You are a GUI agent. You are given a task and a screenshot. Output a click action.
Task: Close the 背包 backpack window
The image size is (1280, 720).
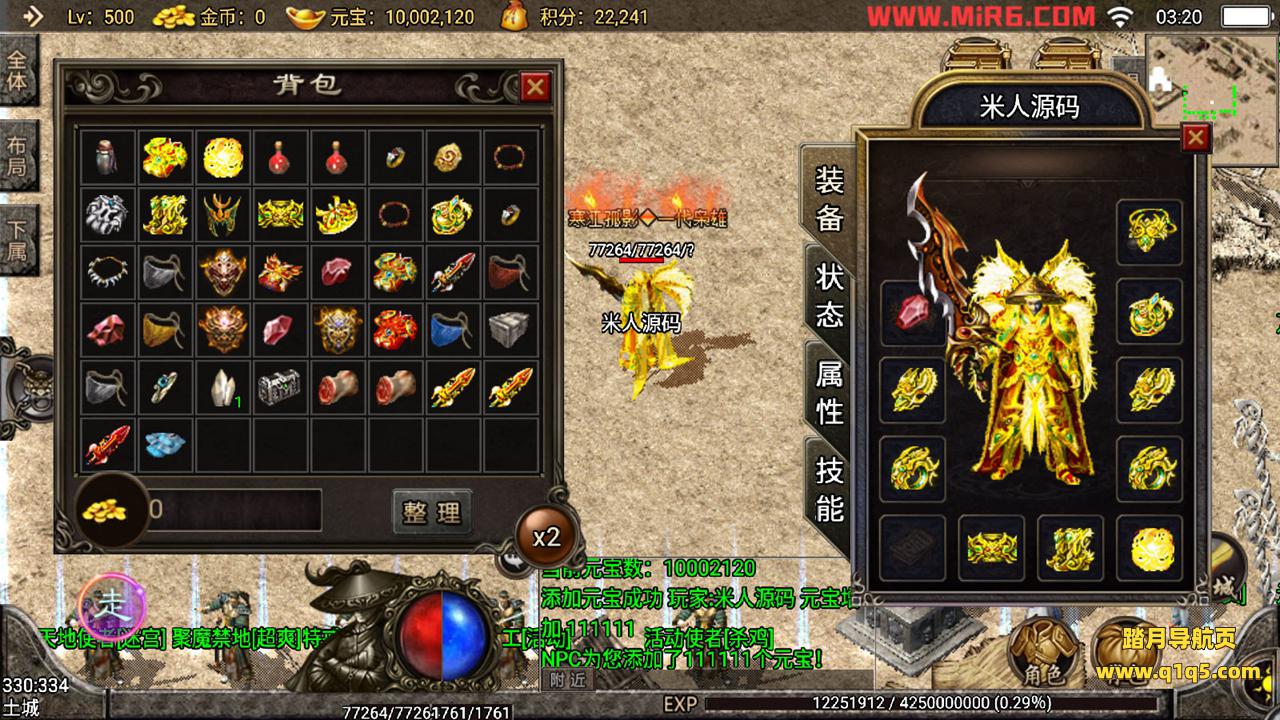pyautogui.click(x=535, y=88)
